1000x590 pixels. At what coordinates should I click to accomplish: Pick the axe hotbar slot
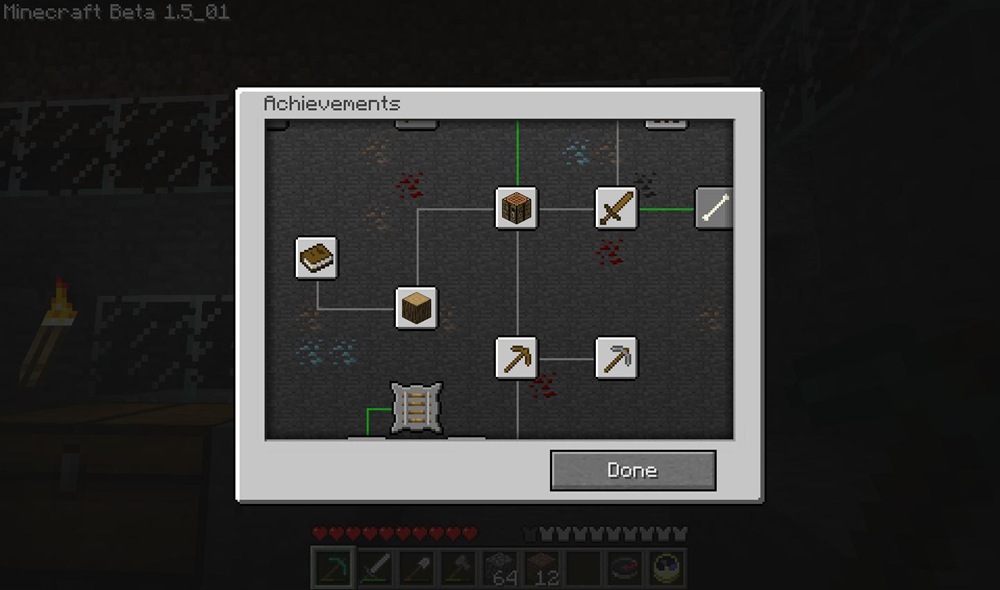click(458, 568)
